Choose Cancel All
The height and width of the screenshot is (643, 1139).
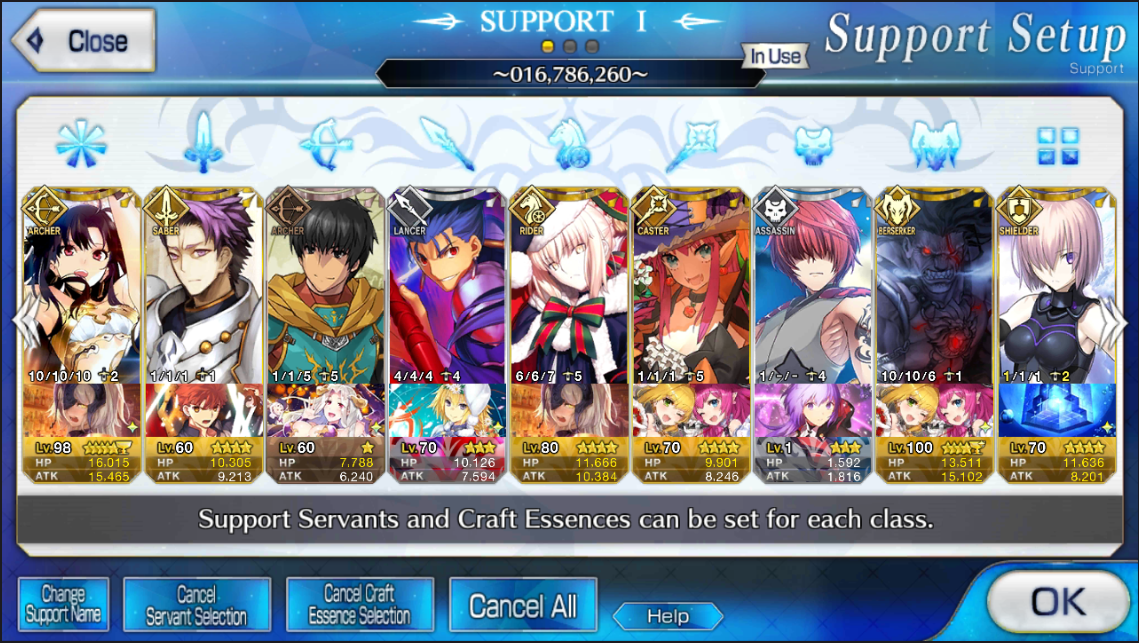pos(522,605)
